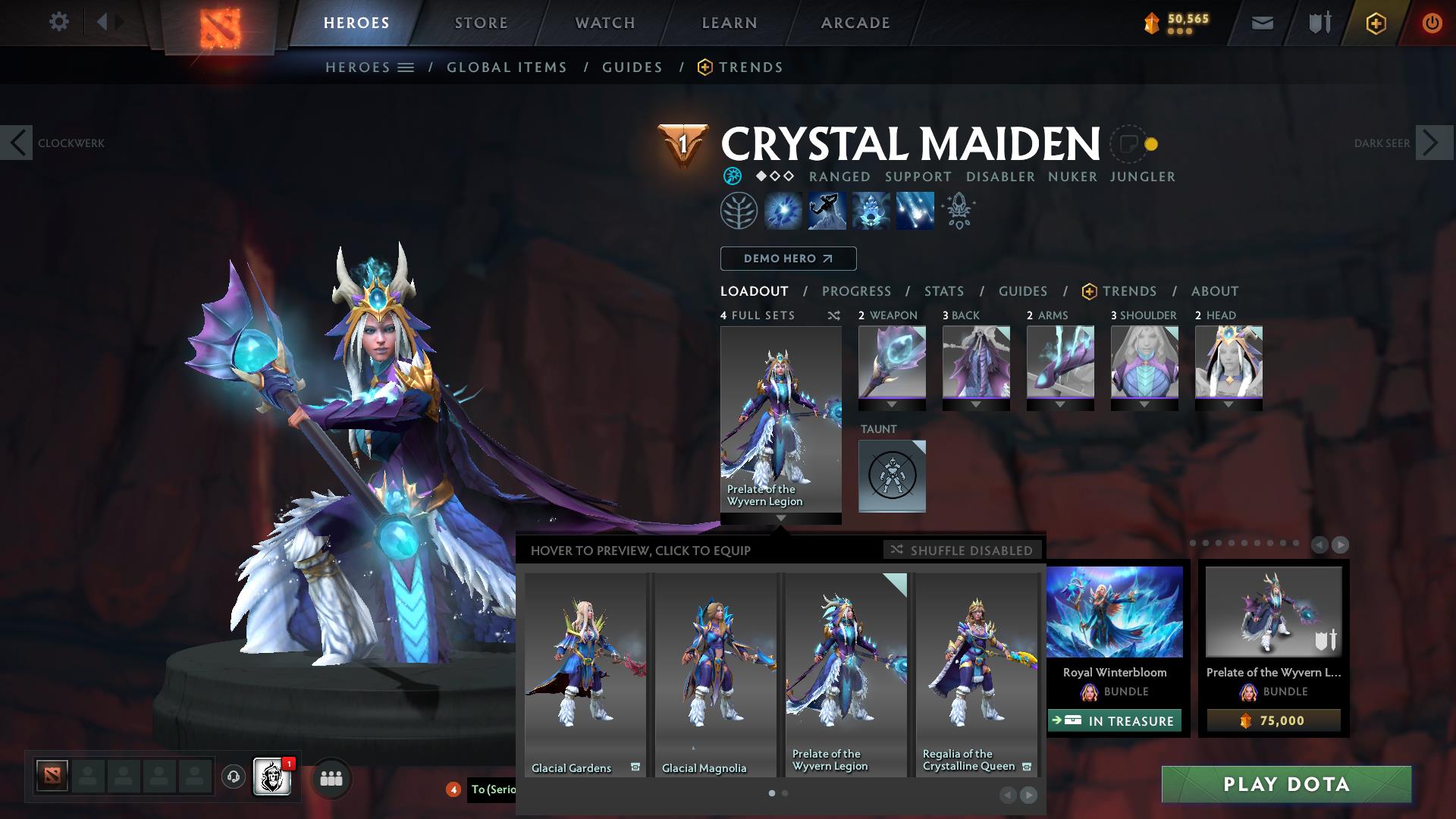Open the Dota Plus hexagon icon
Image resolution: width=1456 pixels, height=819 pixels.
[1376, 23]
